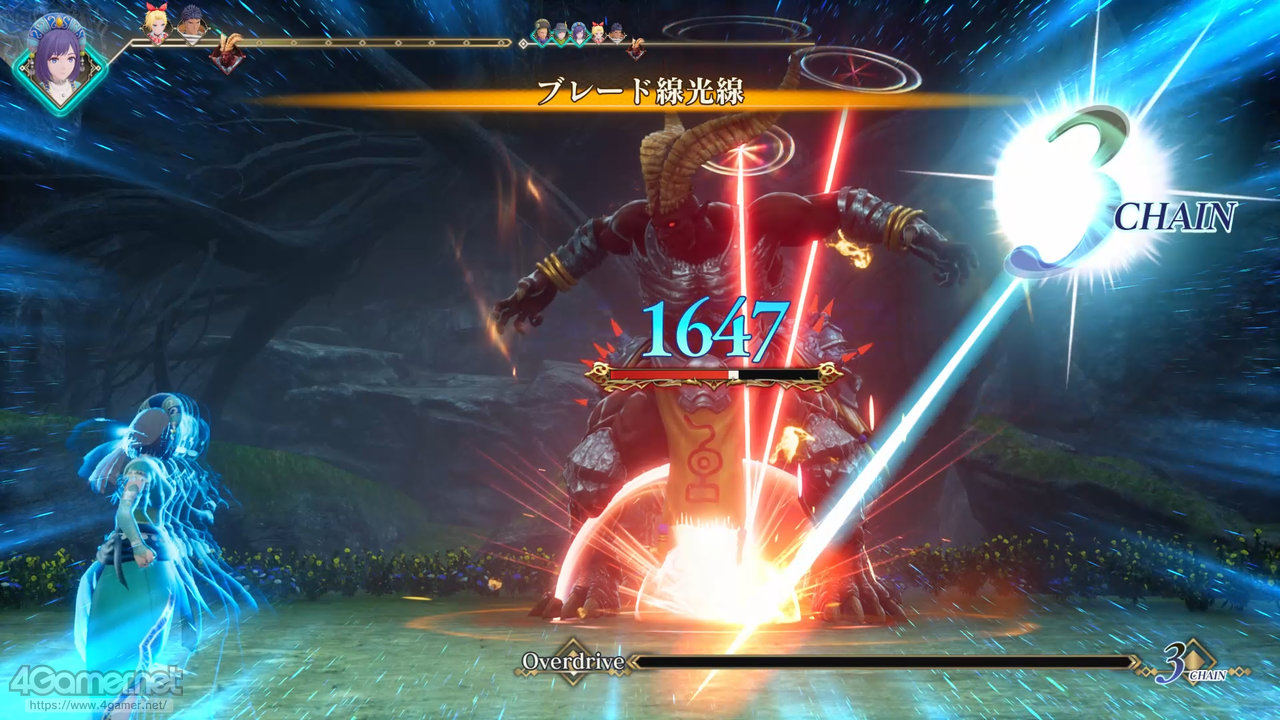Select the dark-haired man timeline portrait

pos(193,25)
